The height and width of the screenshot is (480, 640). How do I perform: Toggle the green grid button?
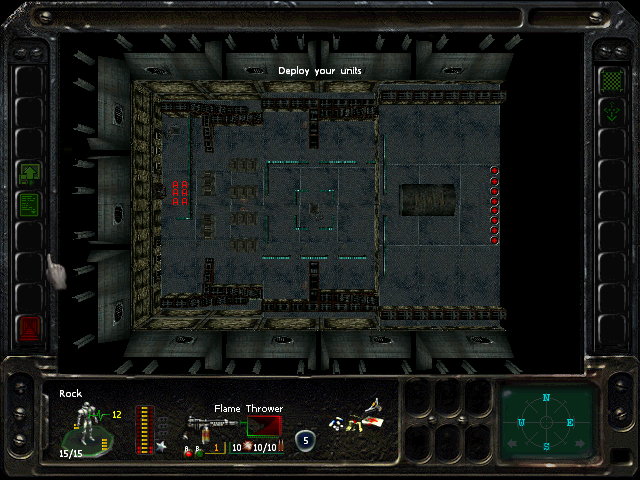(609, 80)
